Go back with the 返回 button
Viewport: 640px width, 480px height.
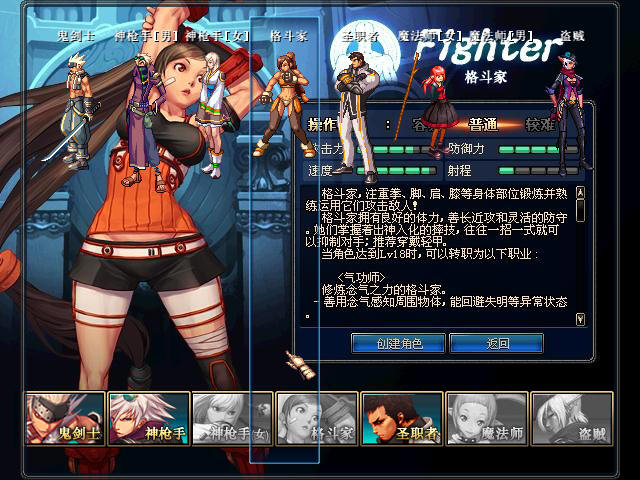(x=497, y=343)
